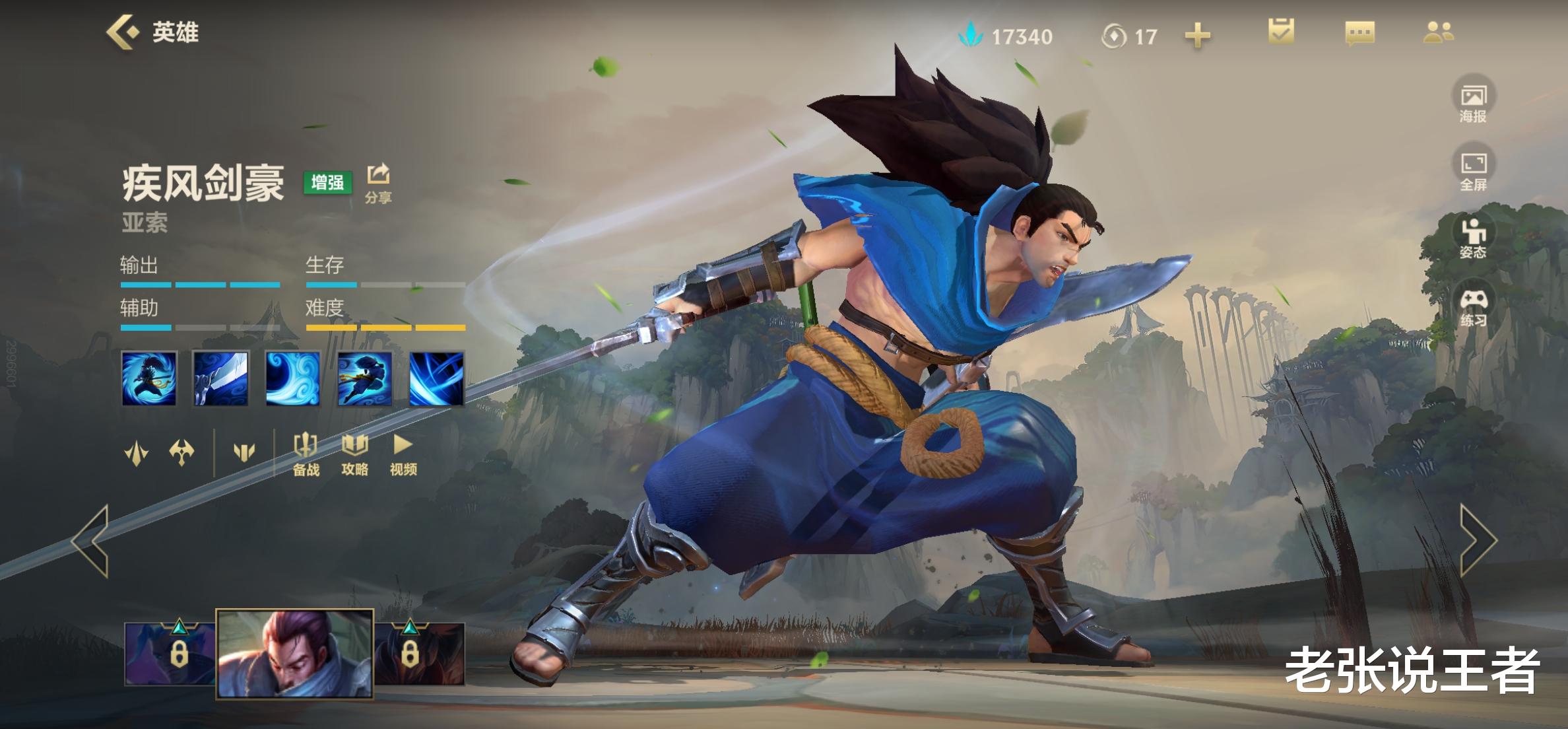Play the 视频 hero video
This screenshot has height=729, width=1568.
point(403,454)
